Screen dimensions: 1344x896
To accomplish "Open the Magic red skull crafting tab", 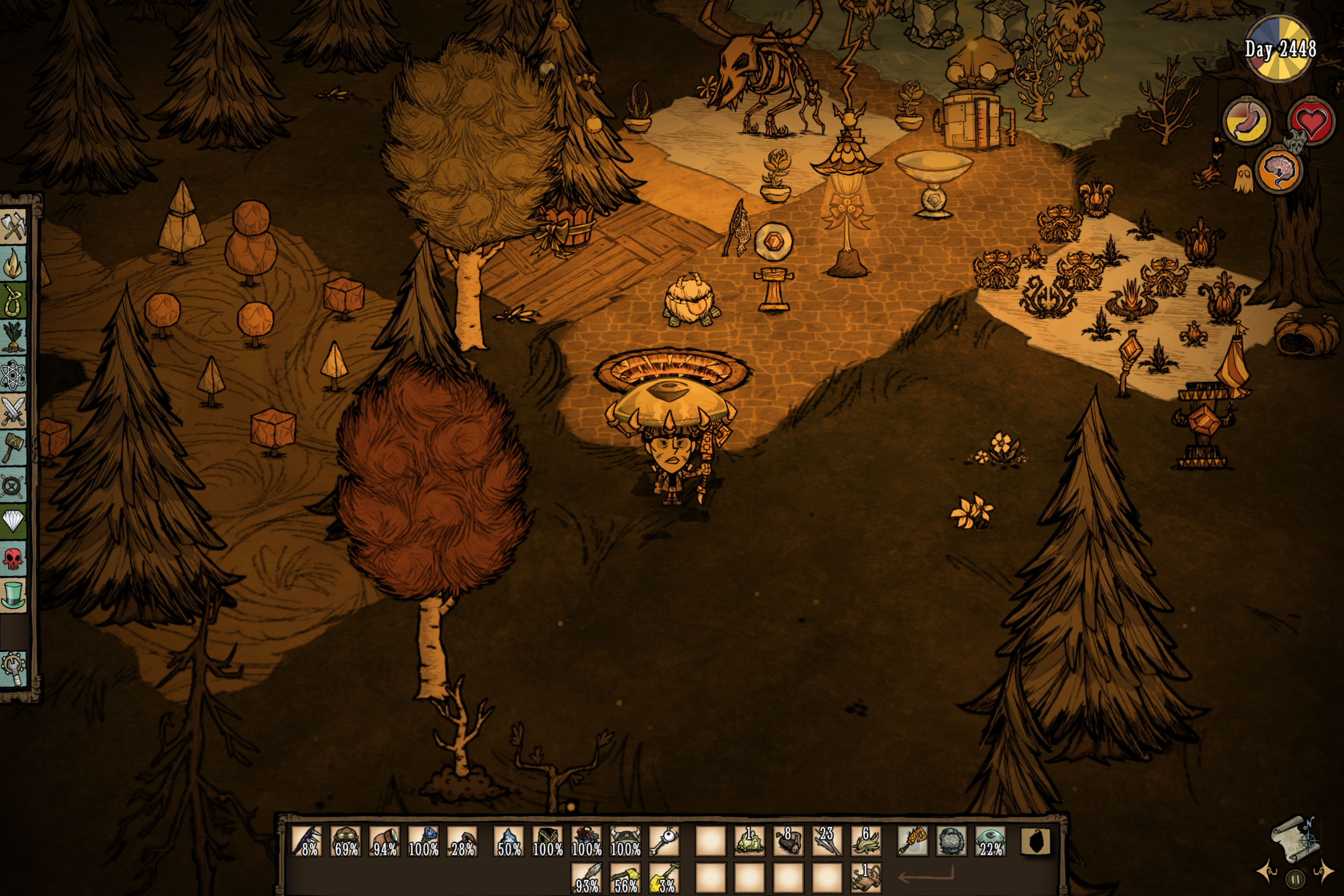I will click(13, 558).
